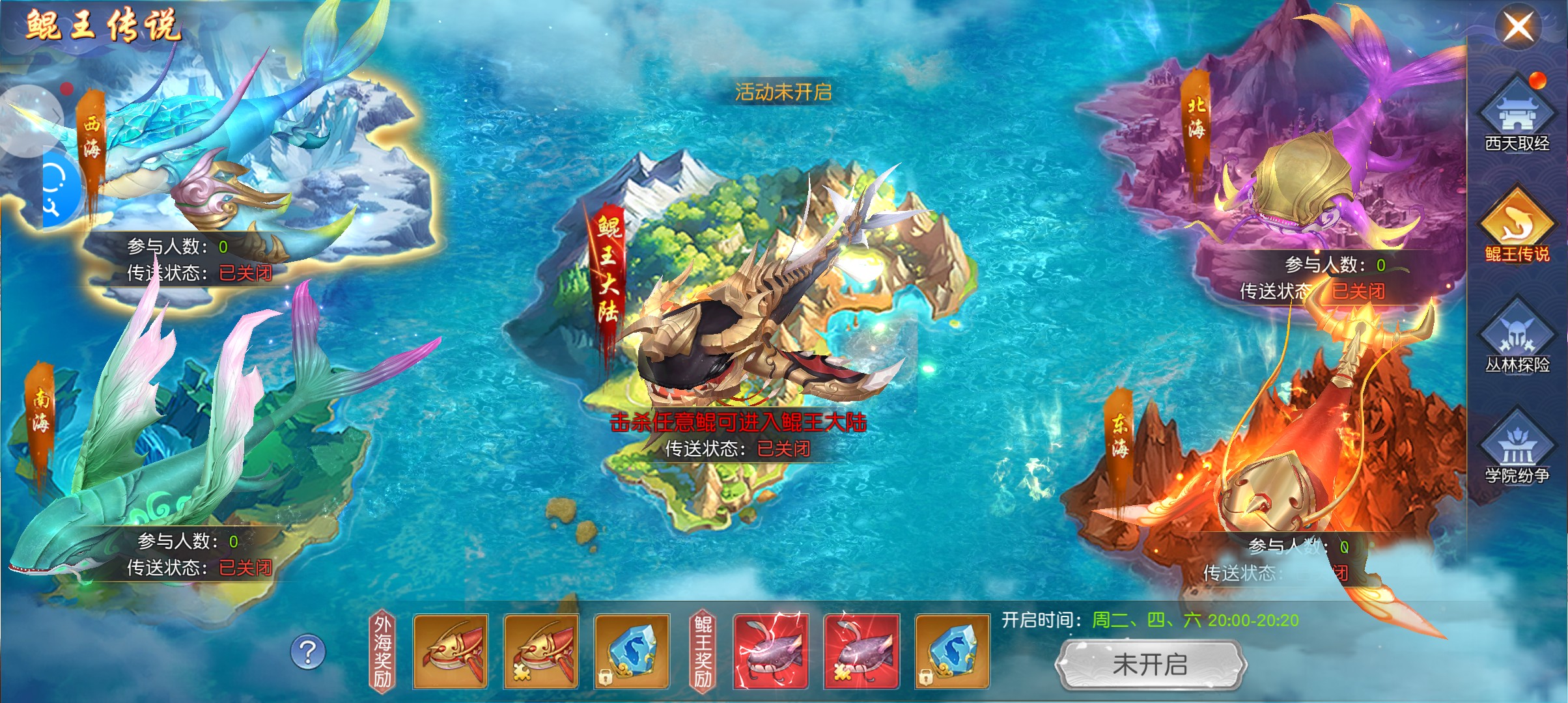The height and width of the screenshot is (703, 1568).
Task: View the red kun reward with puzzle badge
Action: pyautogui.click(x=541, y=651)
